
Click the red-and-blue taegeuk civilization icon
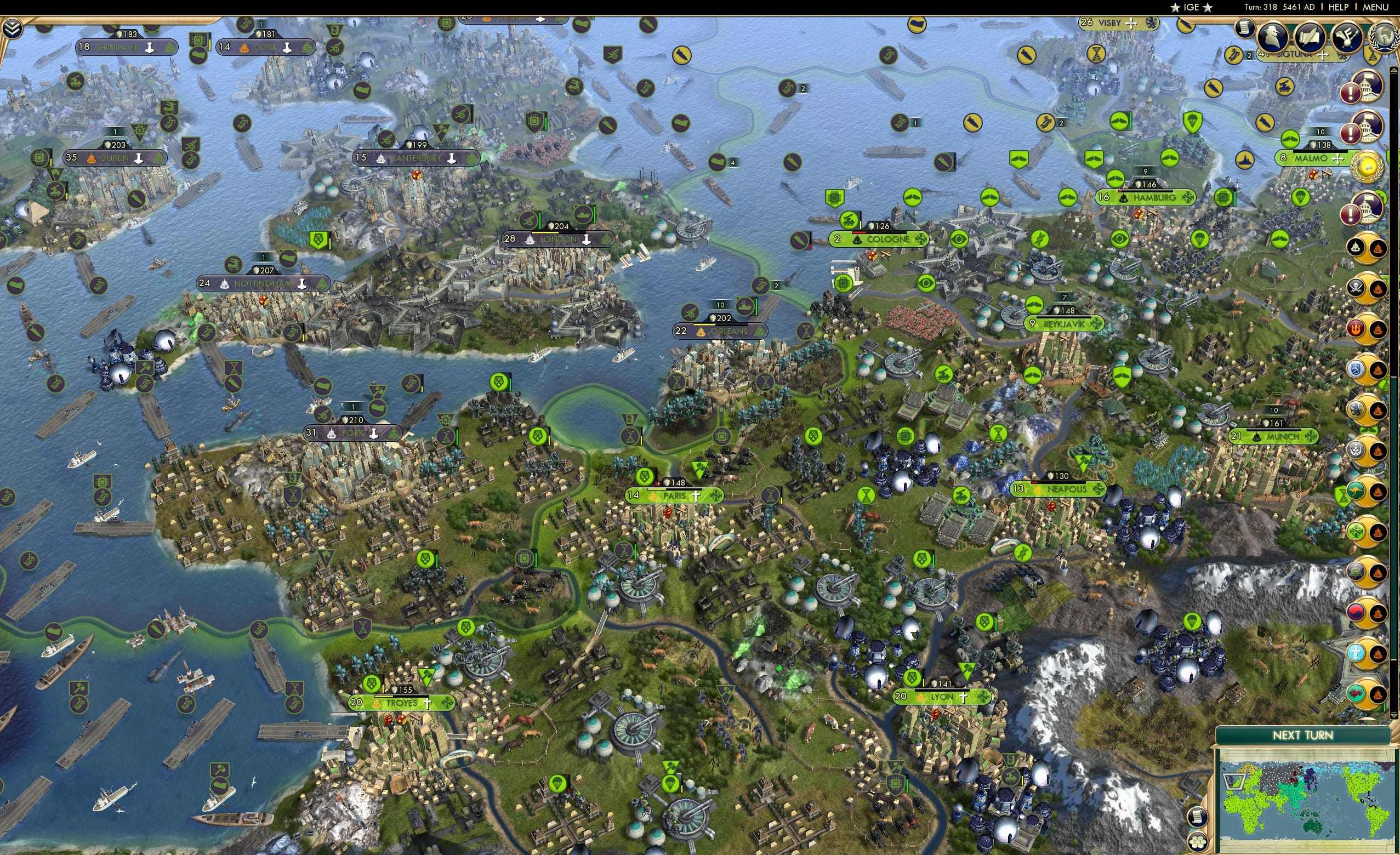coord(1357,611)
